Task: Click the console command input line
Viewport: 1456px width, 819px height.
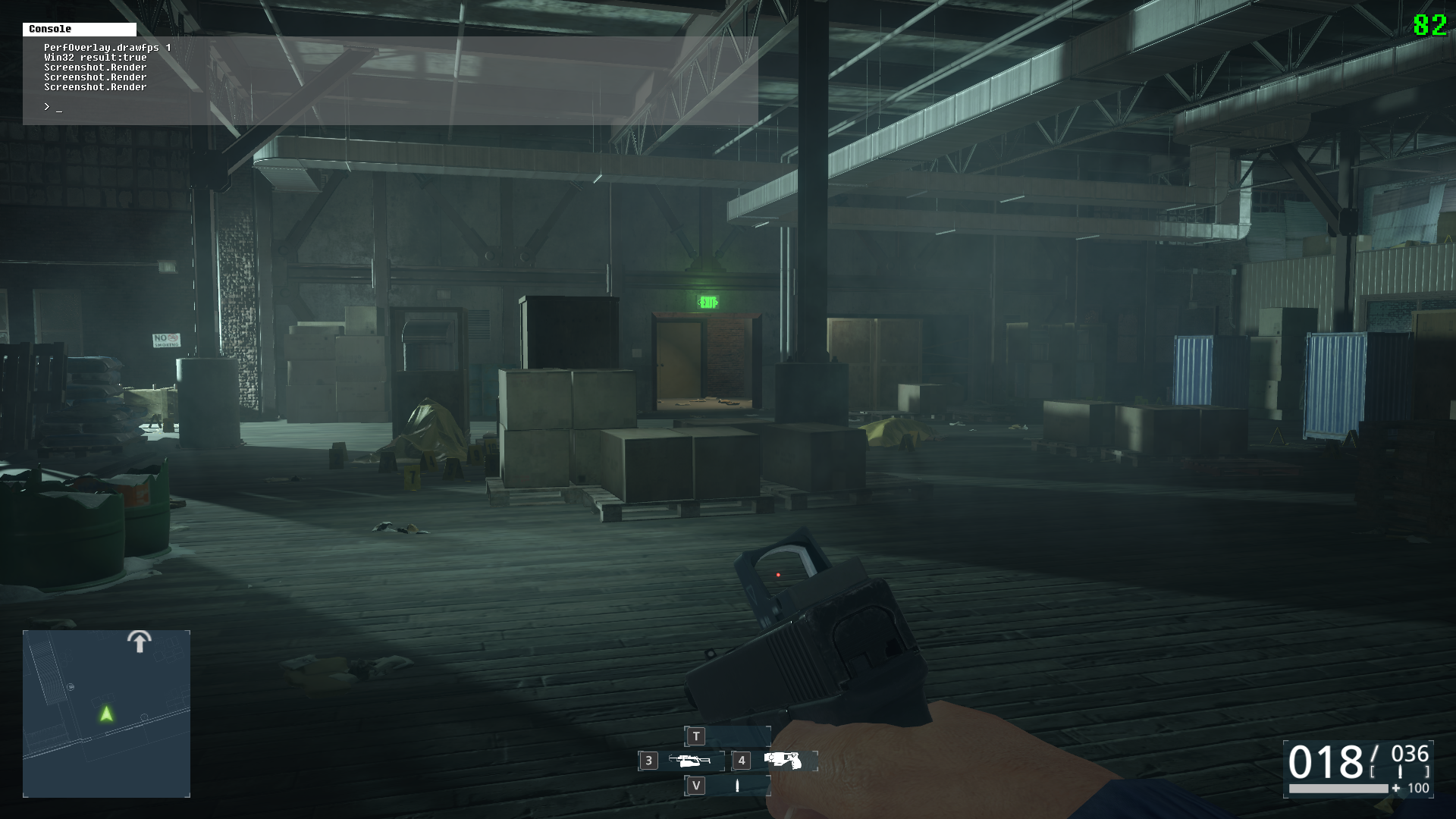Action: pos(379,108)
